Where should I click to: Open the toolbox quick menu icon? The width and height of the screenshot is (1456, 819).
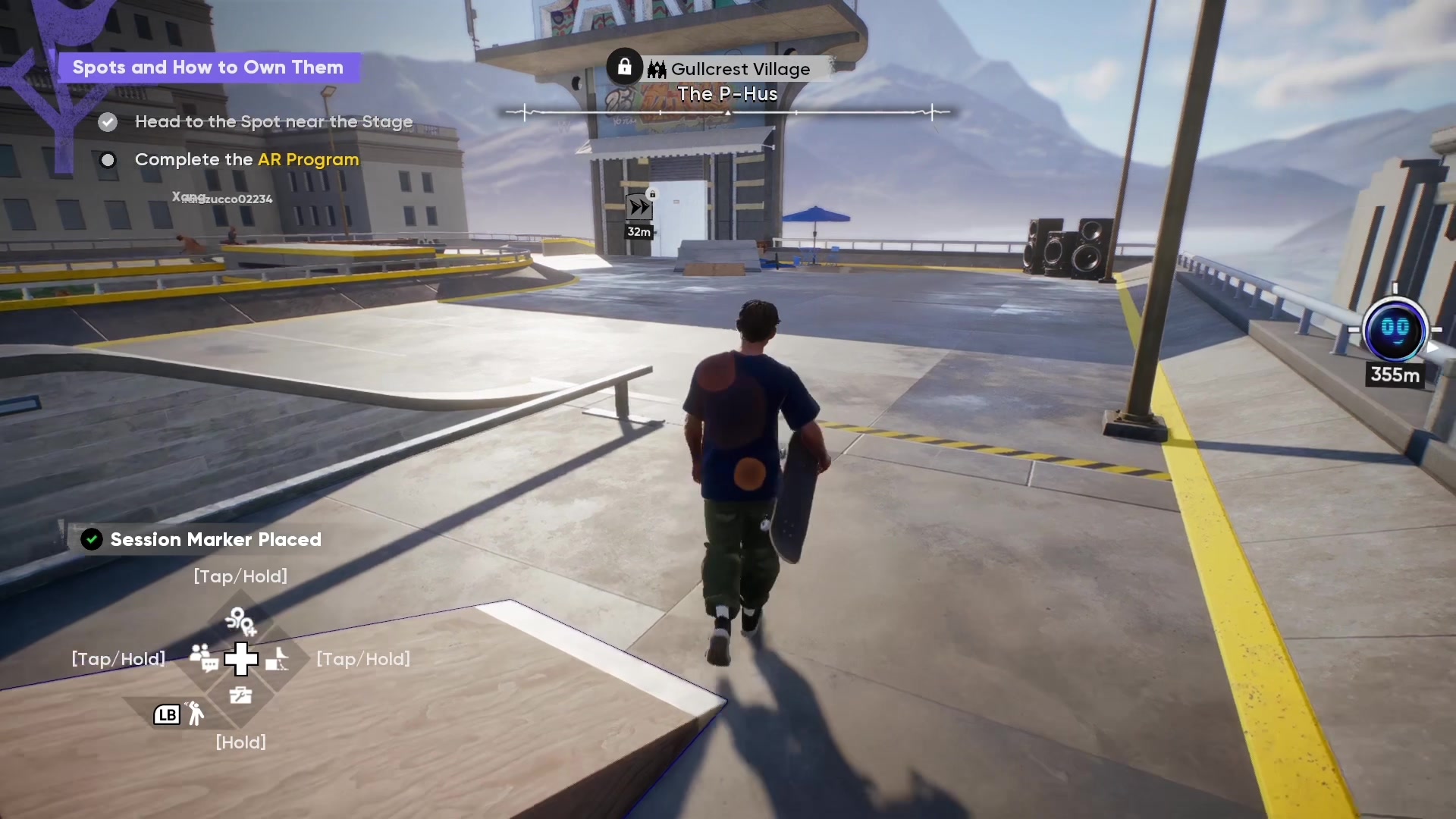coord(240,695)
